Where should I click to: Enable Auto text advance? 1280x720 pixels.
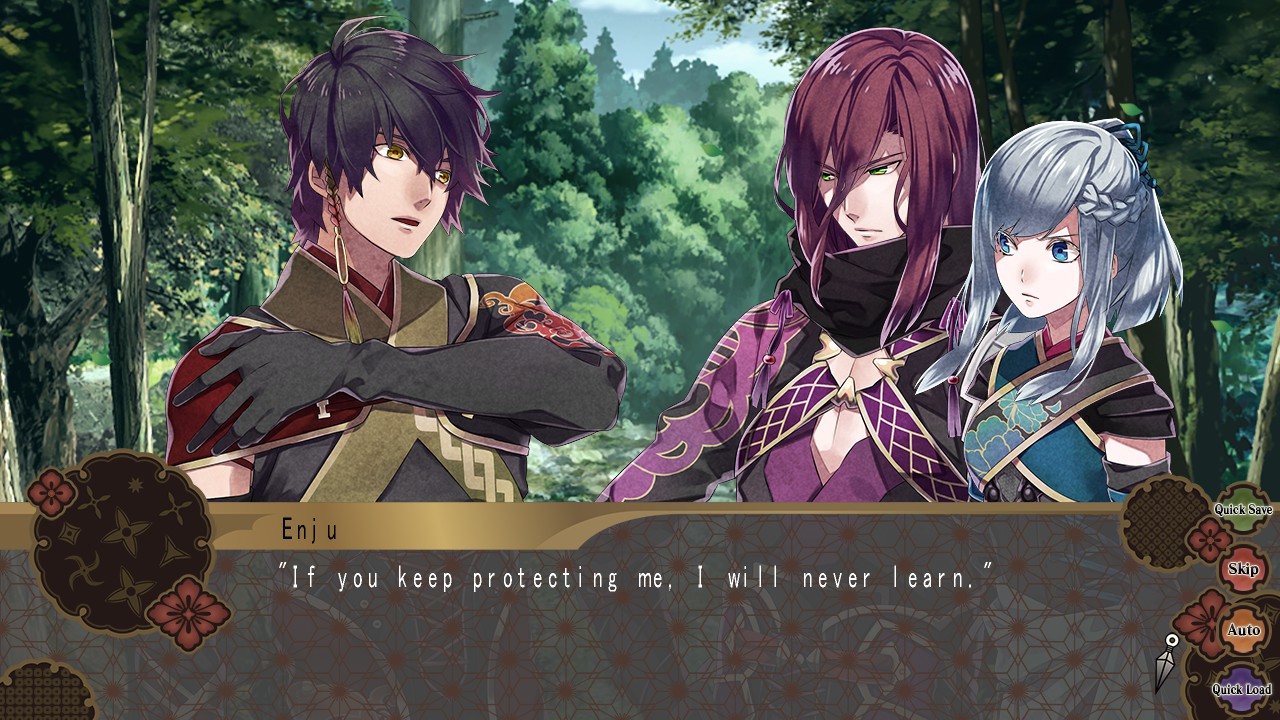(x=1243, y=630)
